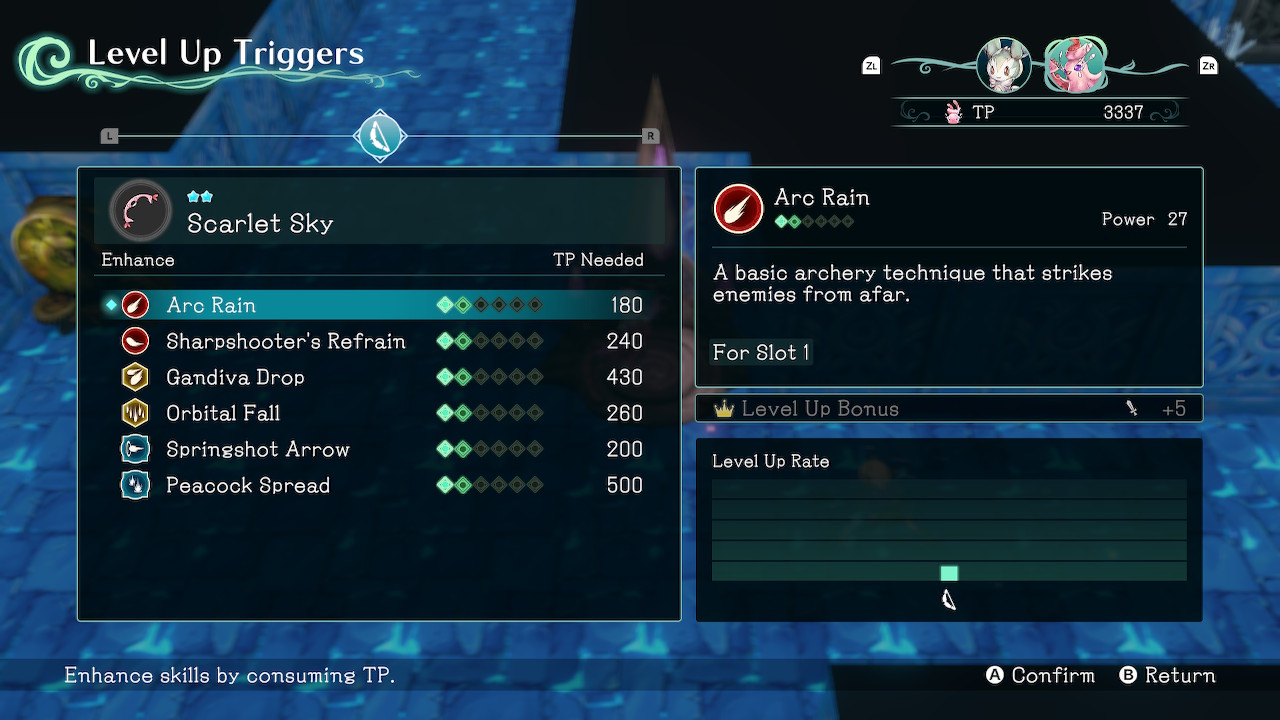Click the Scarlet Sky weapon emblem

[139, 210]
